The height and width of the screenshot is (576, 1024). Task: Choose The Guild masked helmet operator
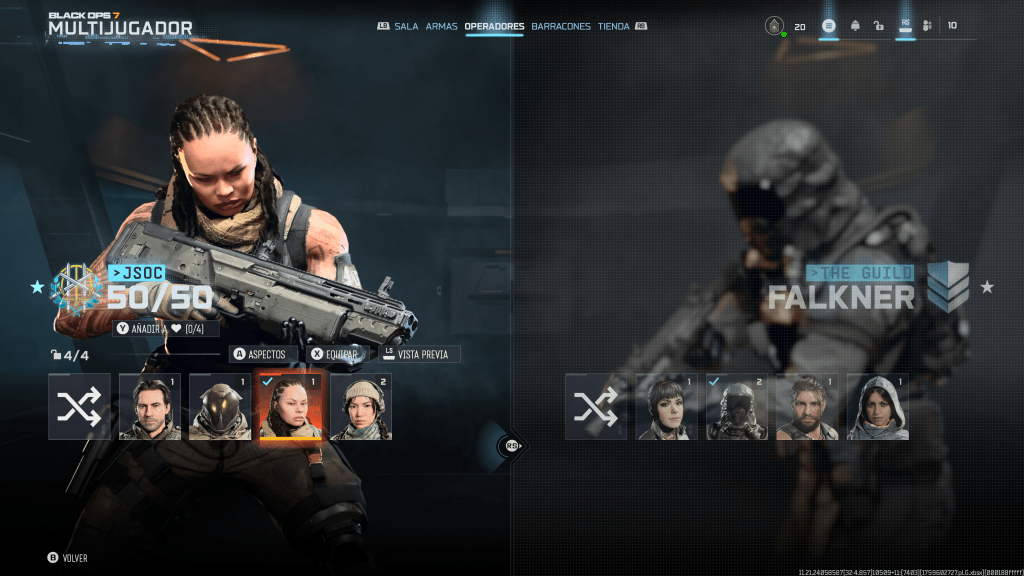pyautogui.click(x=737, y=407)
